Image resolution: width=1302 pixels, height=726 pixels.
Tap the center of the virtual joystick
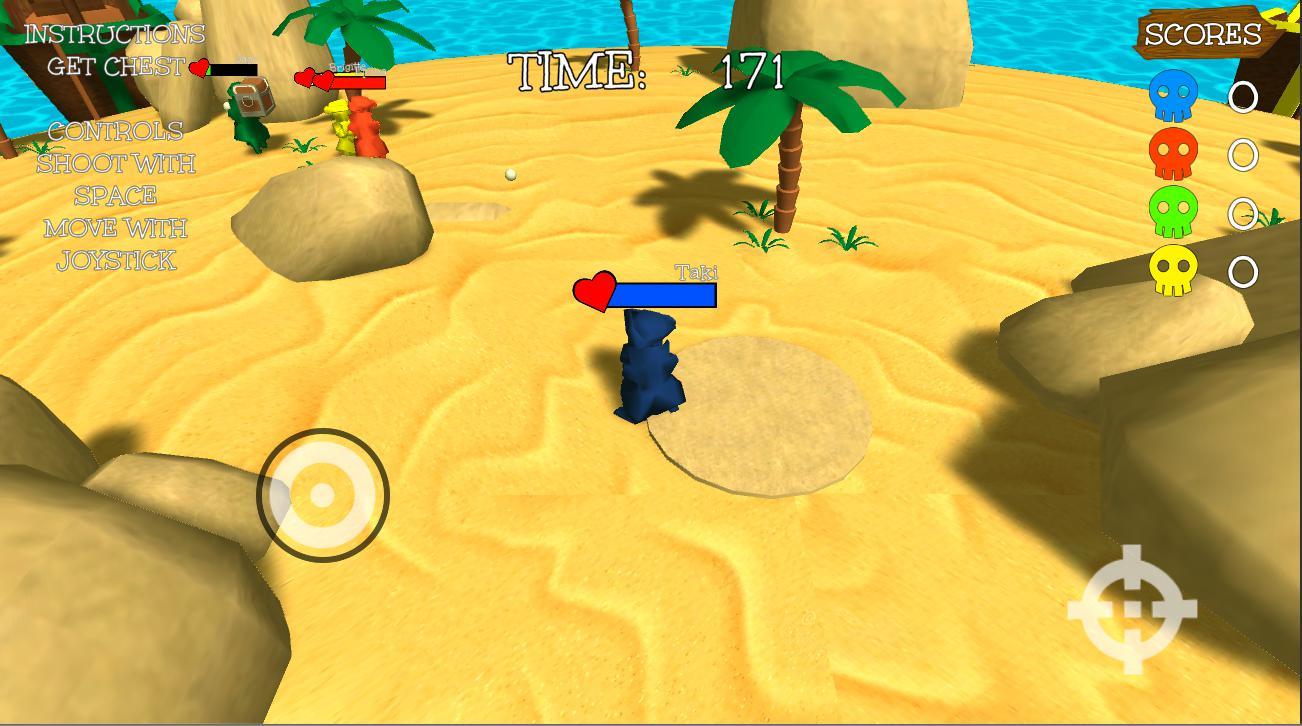[x=322, y=494]
